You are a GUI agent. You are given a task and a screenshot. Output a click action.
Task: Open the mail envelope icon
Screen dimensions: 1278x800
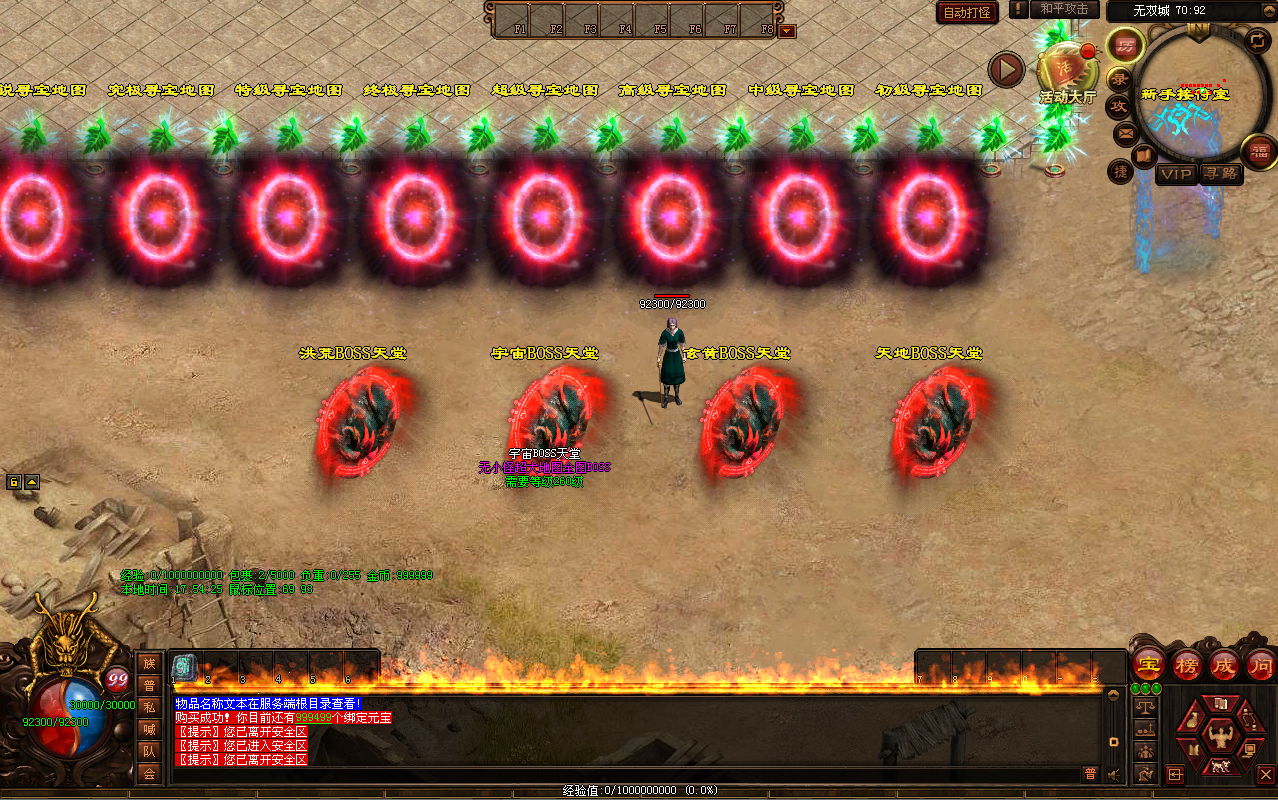tap(1125, 131)
